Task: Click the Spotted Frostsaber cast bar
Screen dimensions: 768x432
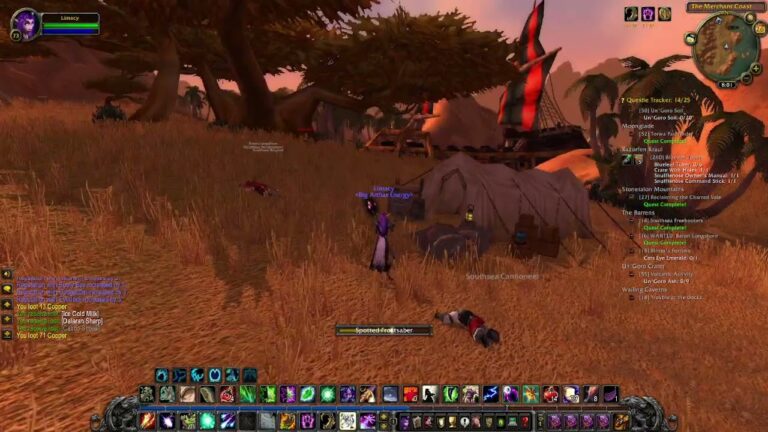Action: point(383,330)
